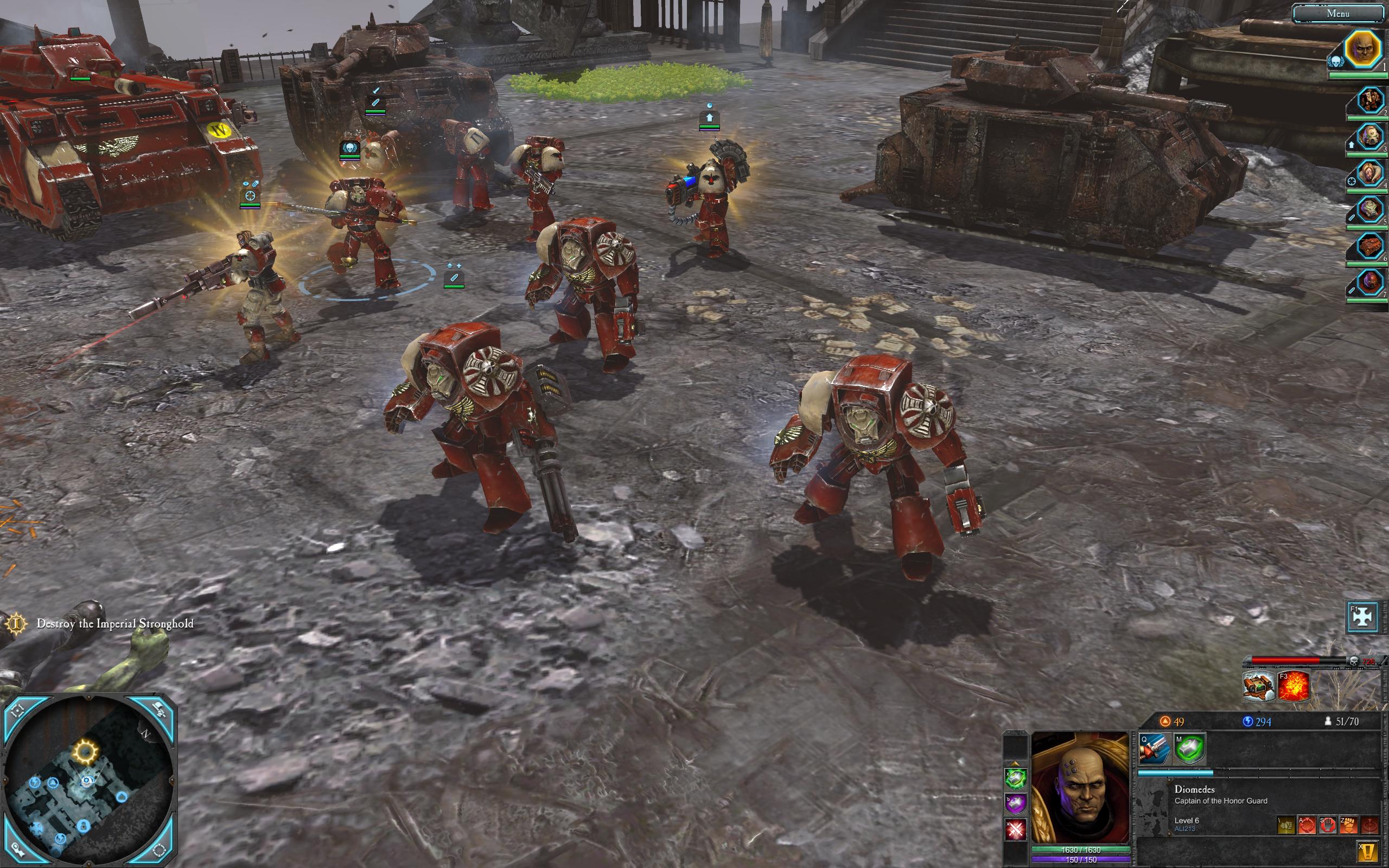
Task: Use the Q sword charge ability
Action: click(1154, 750)
